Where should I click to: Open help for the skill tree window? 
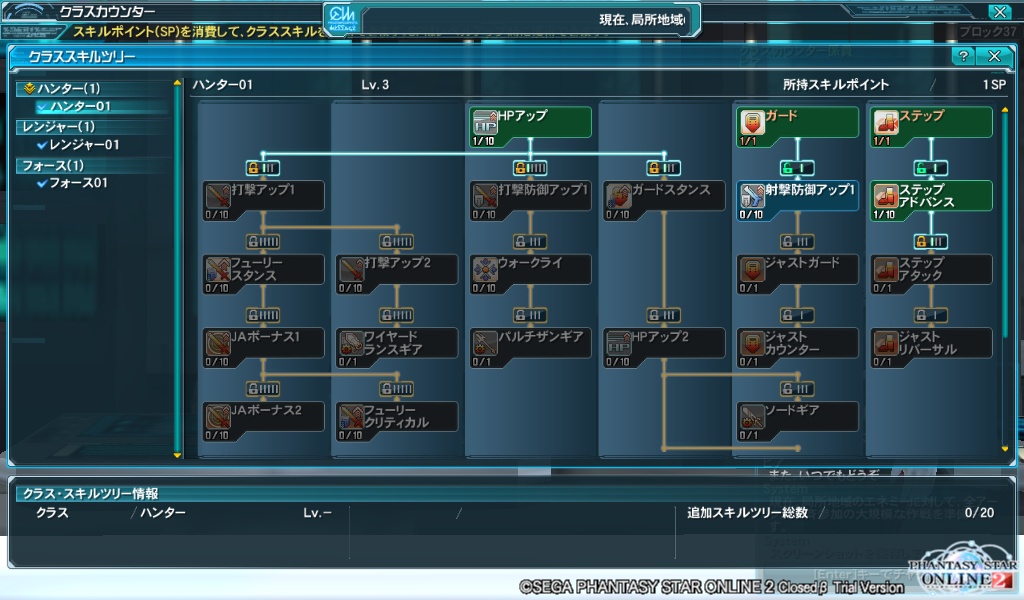click(x=963, y=57)
